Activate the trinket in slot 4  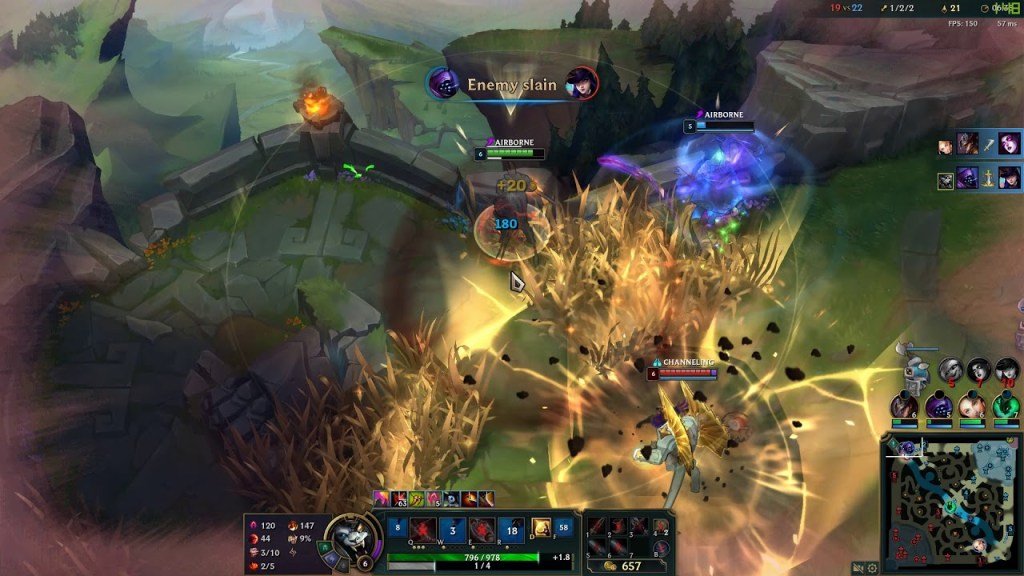660,527
